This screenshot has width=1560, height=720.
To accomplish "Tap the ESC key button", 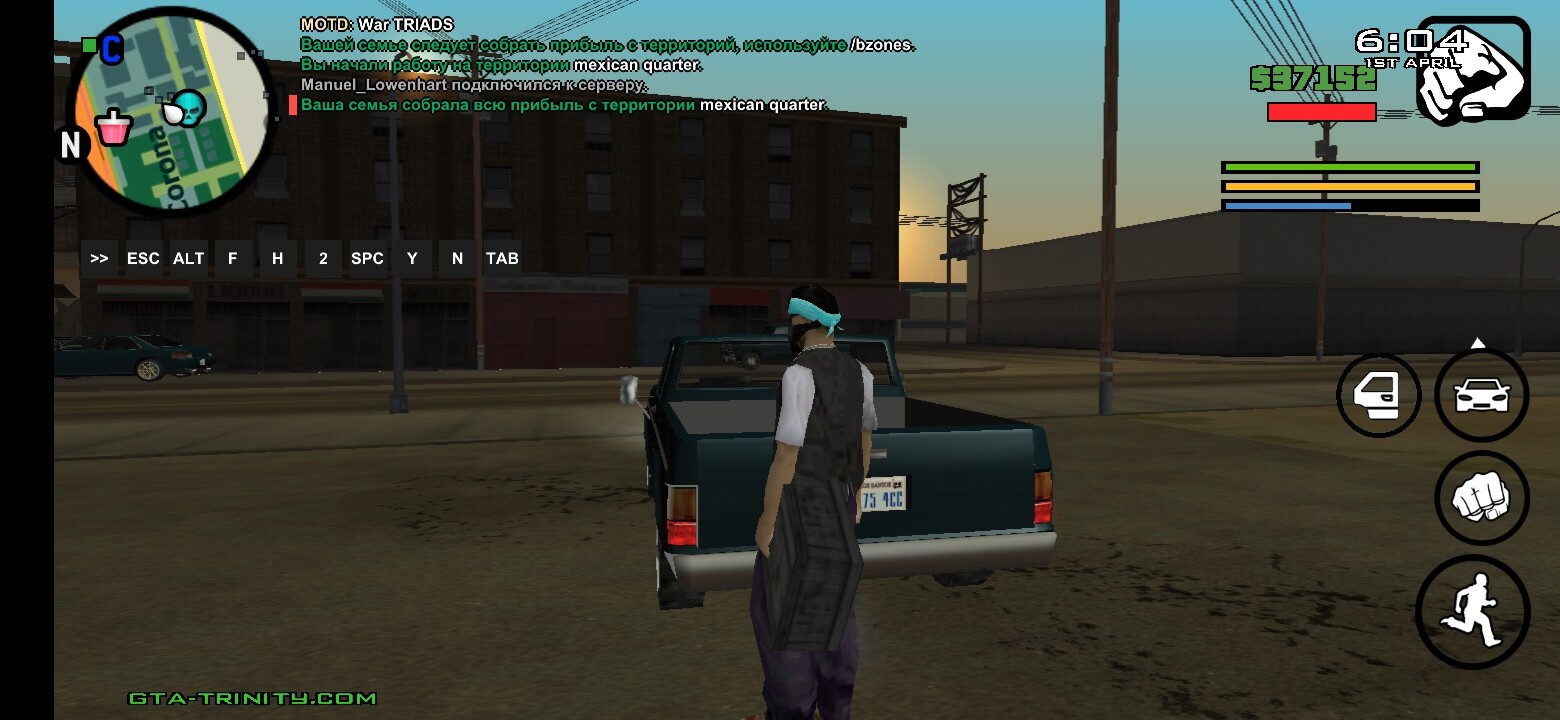I will [x=143, y=258].
